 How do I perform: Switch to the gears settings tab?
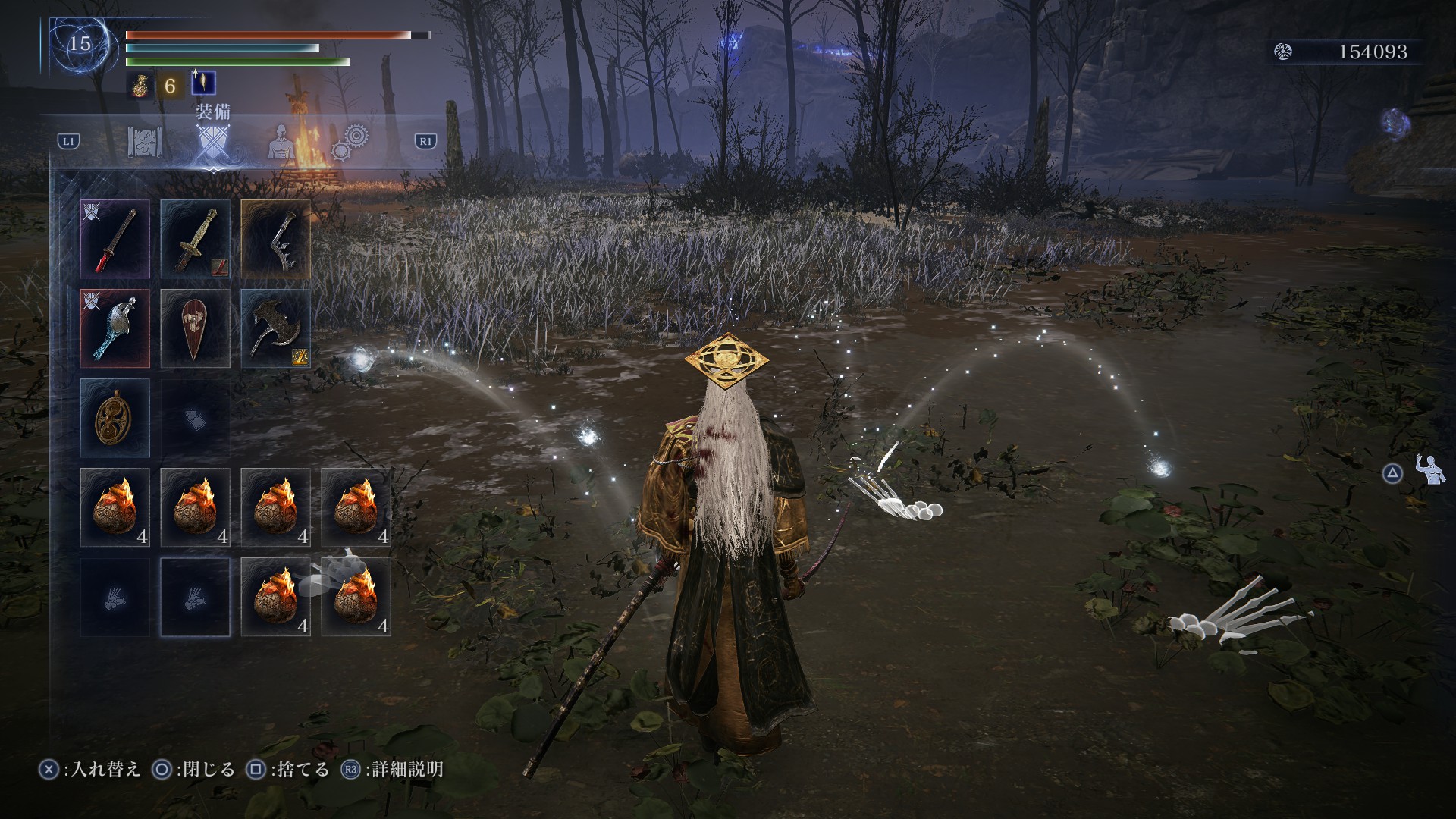click(350, 141)
